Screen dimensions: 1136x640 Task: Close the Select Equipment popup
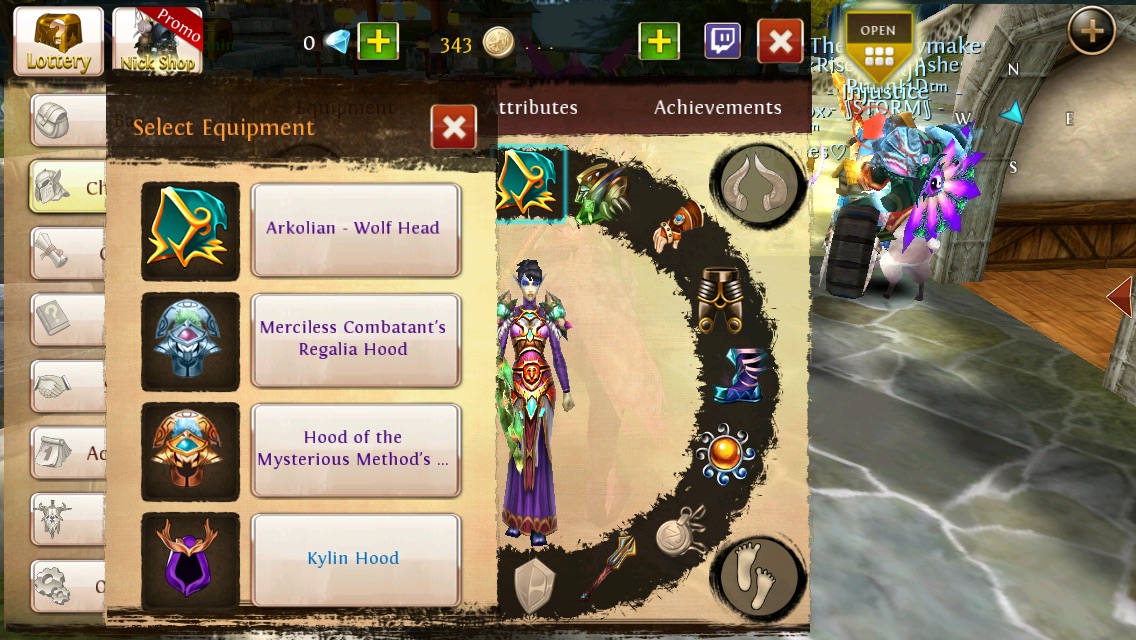click(453, 127)
